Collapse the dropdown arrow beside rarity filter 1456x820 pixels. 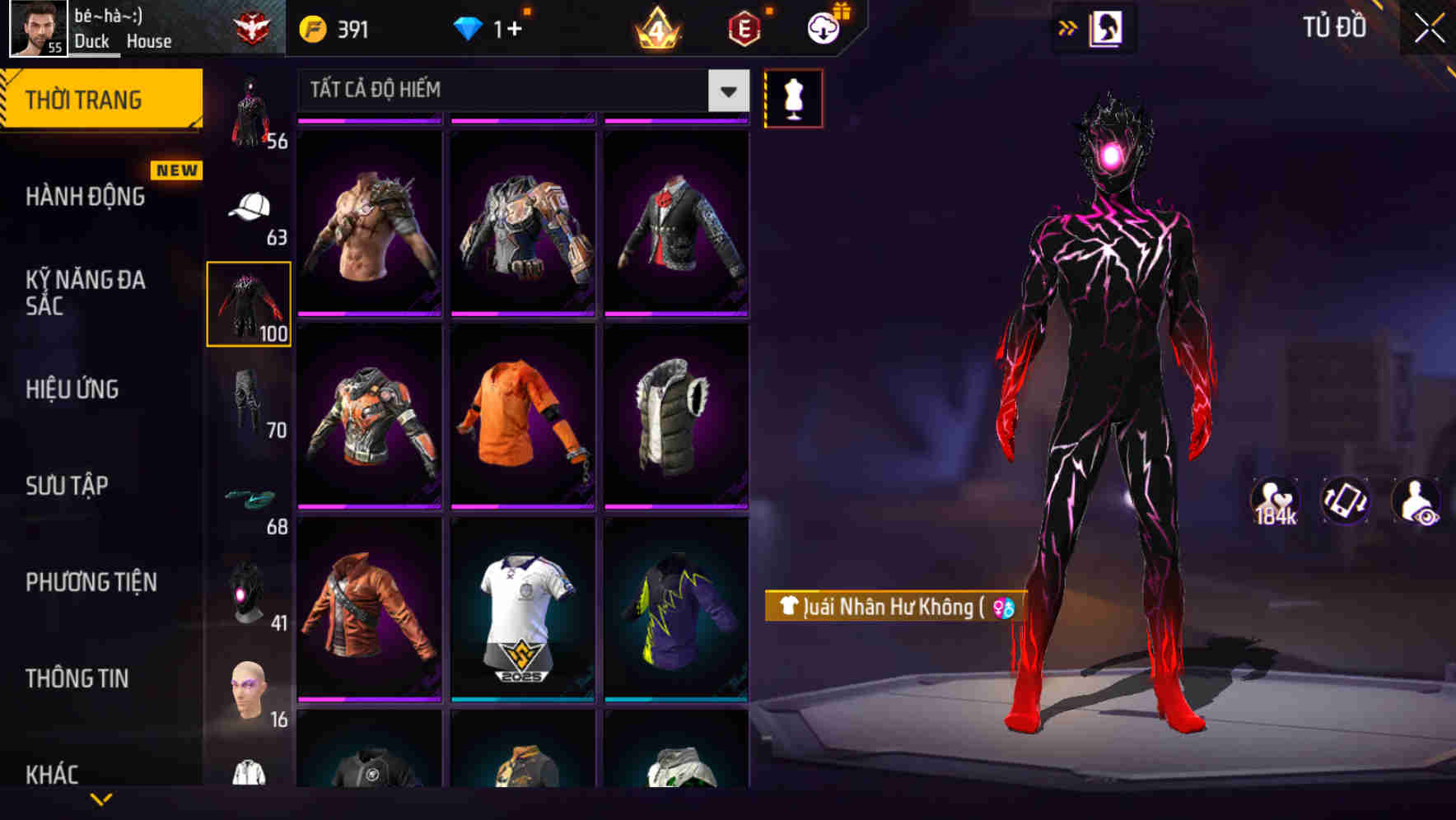(x=727, y=91)
